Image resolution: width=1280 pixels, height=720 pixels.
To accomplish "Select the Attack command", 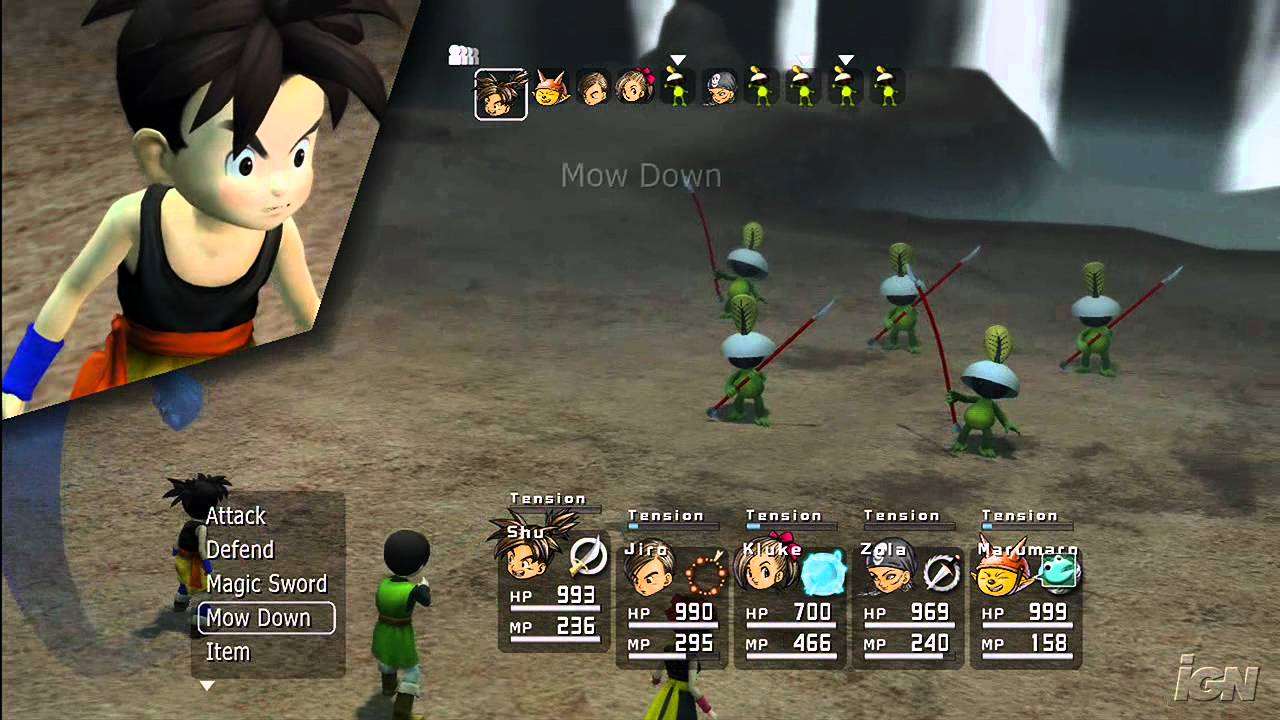I will point(235,516).
